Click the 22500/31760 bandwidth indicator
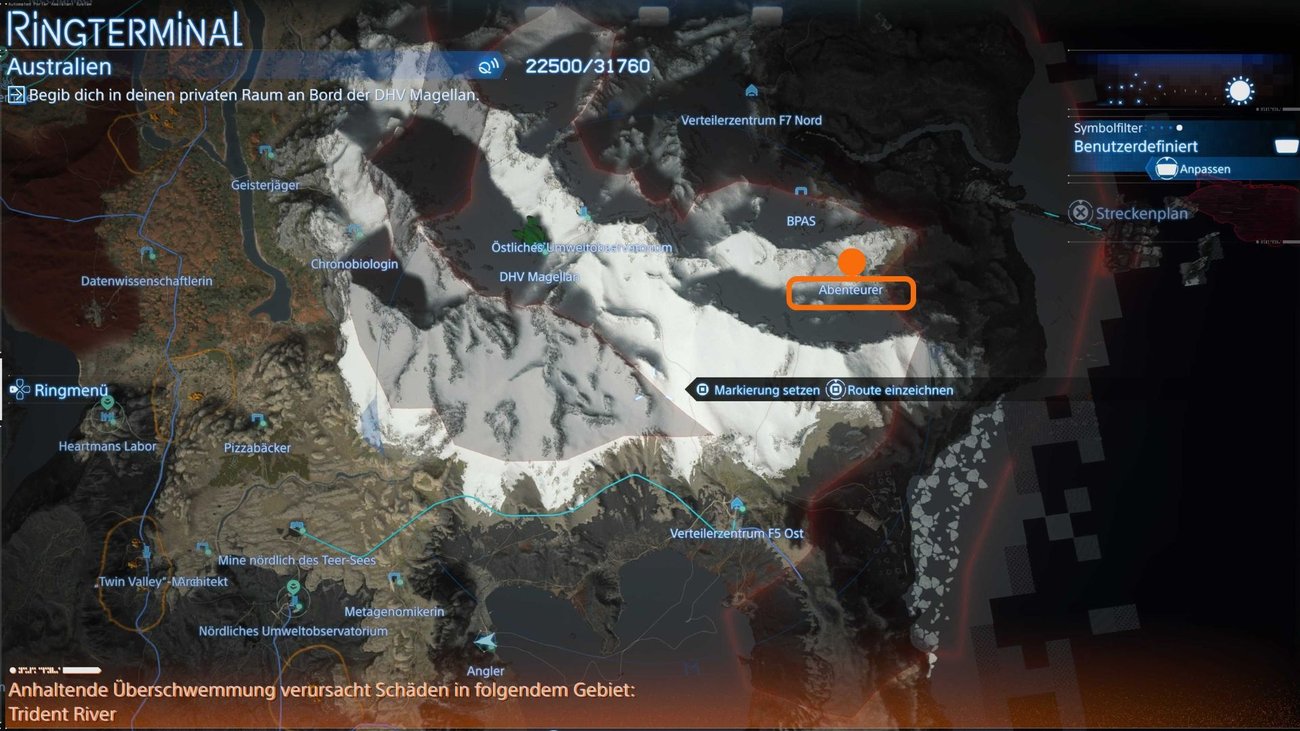Image resolution: width=1300 pixels, height=731 pixels. pos(586,65)
